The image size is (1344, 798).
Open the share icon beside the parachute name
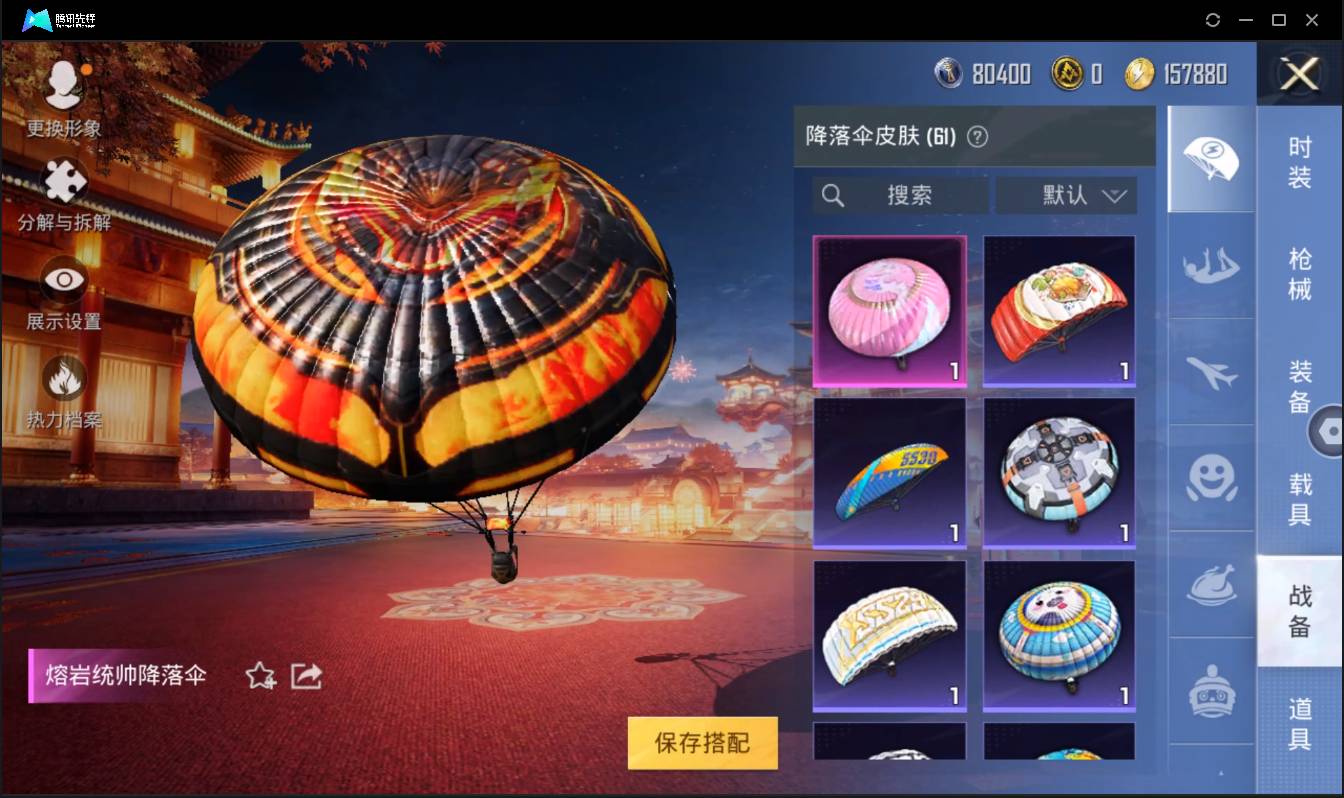point(306,676)
